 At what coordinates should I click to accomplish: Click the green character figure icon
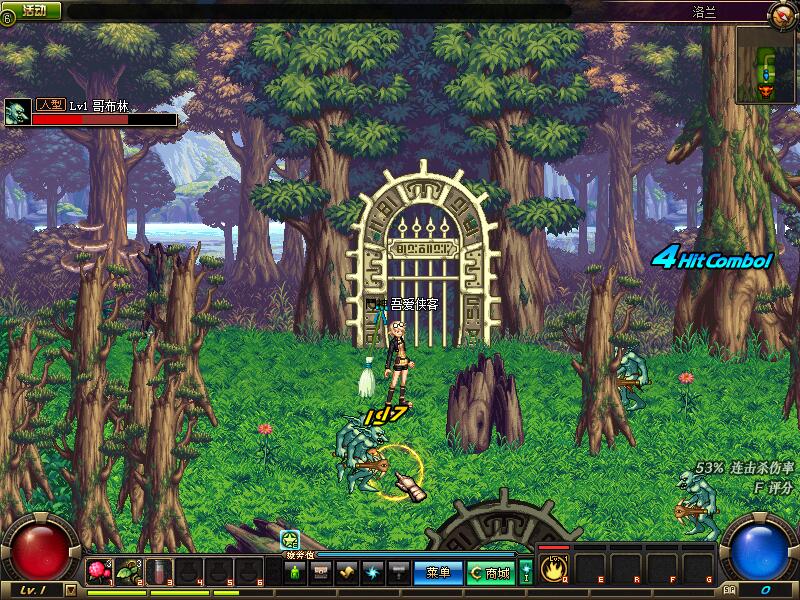click(x=295, y=573)
